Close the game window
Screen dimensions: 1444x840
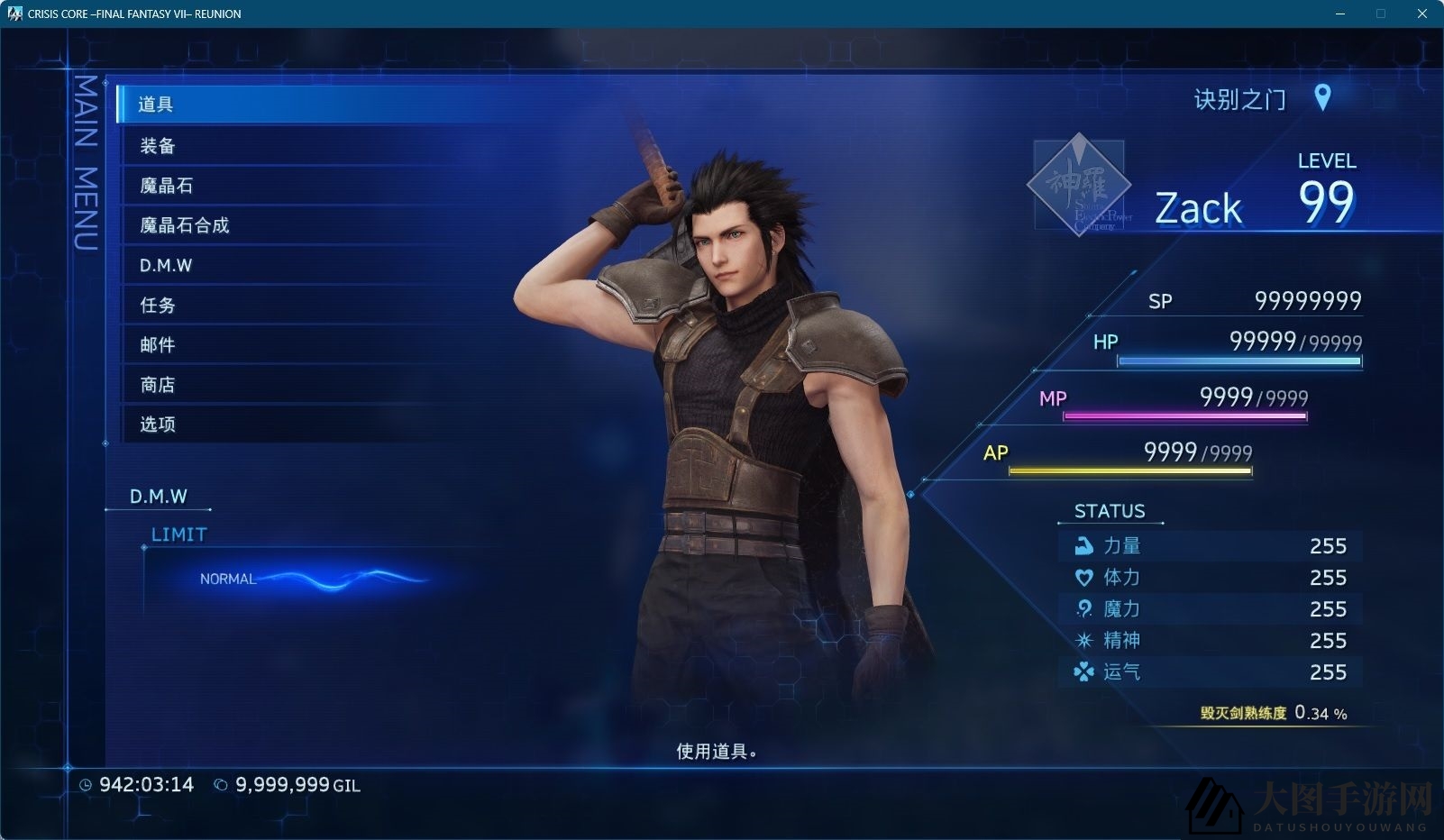[1422, 14]
